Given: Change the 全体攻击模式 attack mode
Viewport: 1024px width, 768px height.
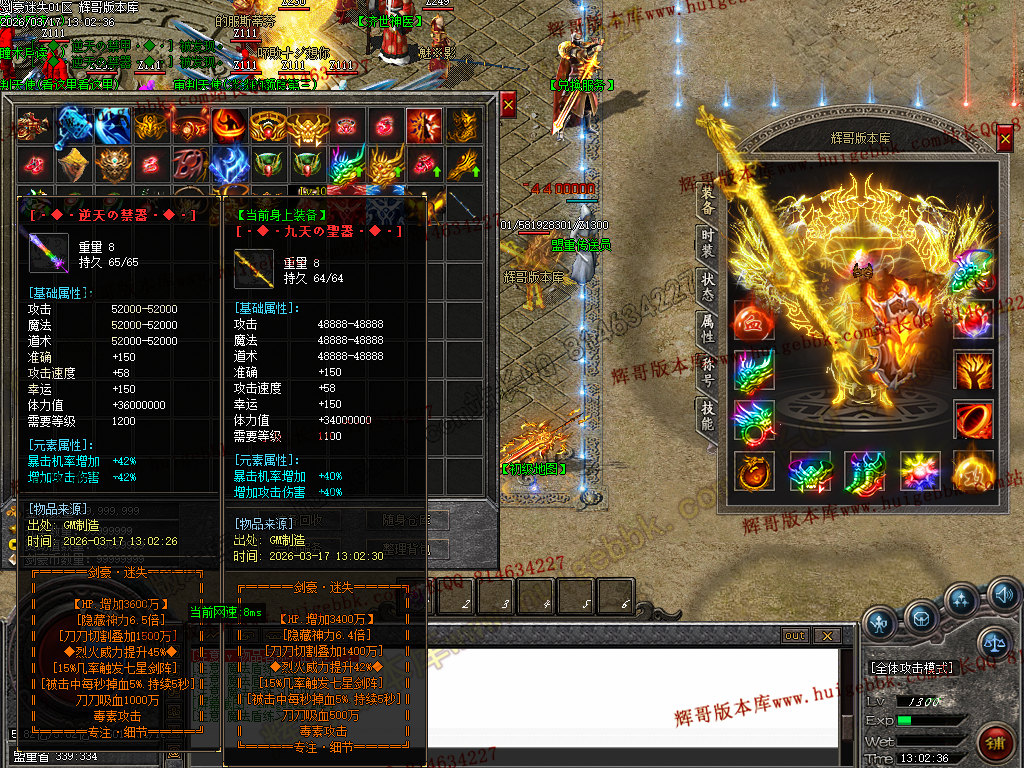Looking at the screenshot, I should tap(911, 667).
